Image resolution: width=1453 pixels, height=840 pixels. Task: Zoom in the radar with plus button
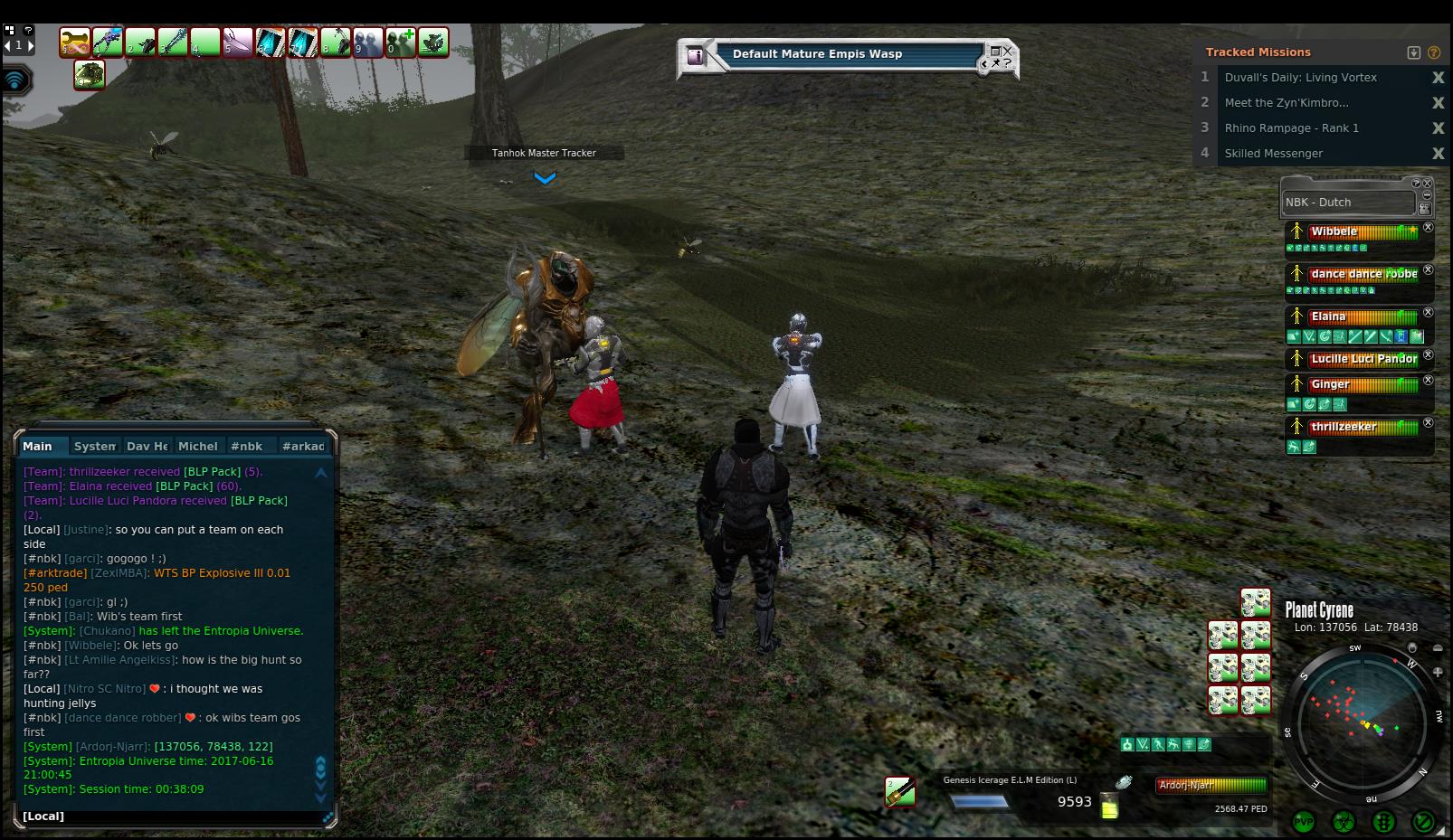click(x=1438, y=671)
